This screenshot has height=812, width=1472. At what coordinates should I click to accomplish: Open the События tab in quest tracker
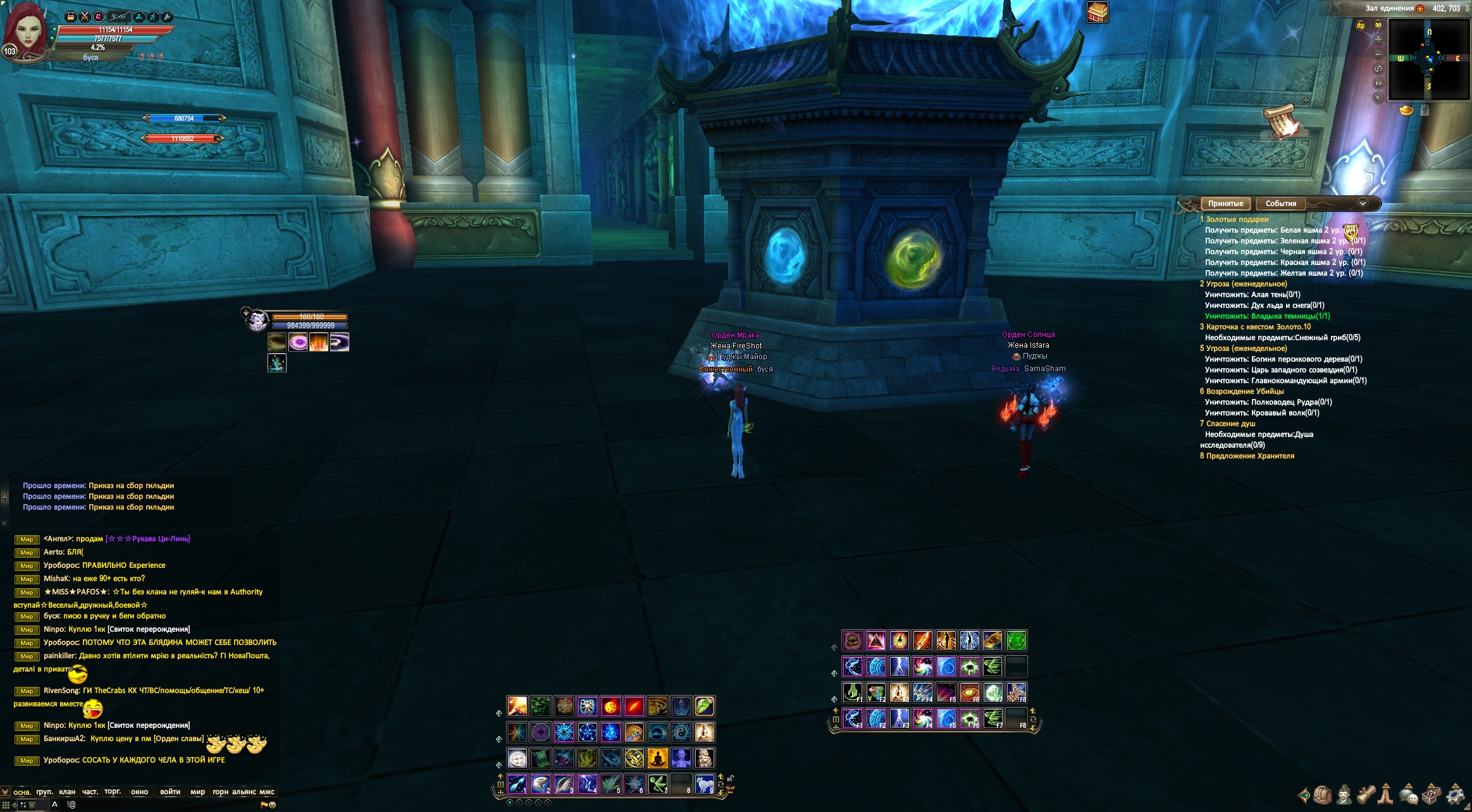[1280, 204]
